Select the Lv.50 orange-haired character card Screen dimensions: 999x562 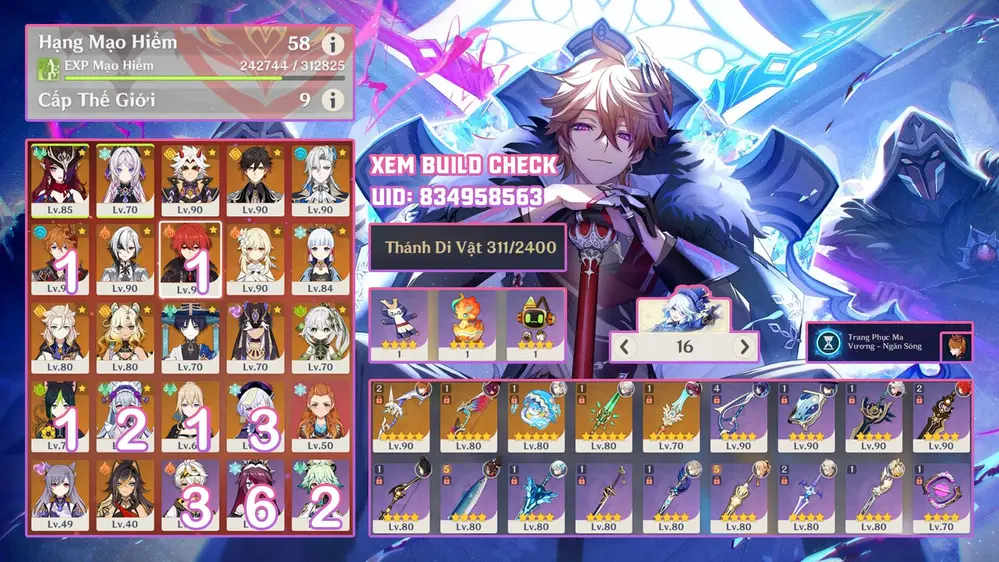click(x=320, y=417)
